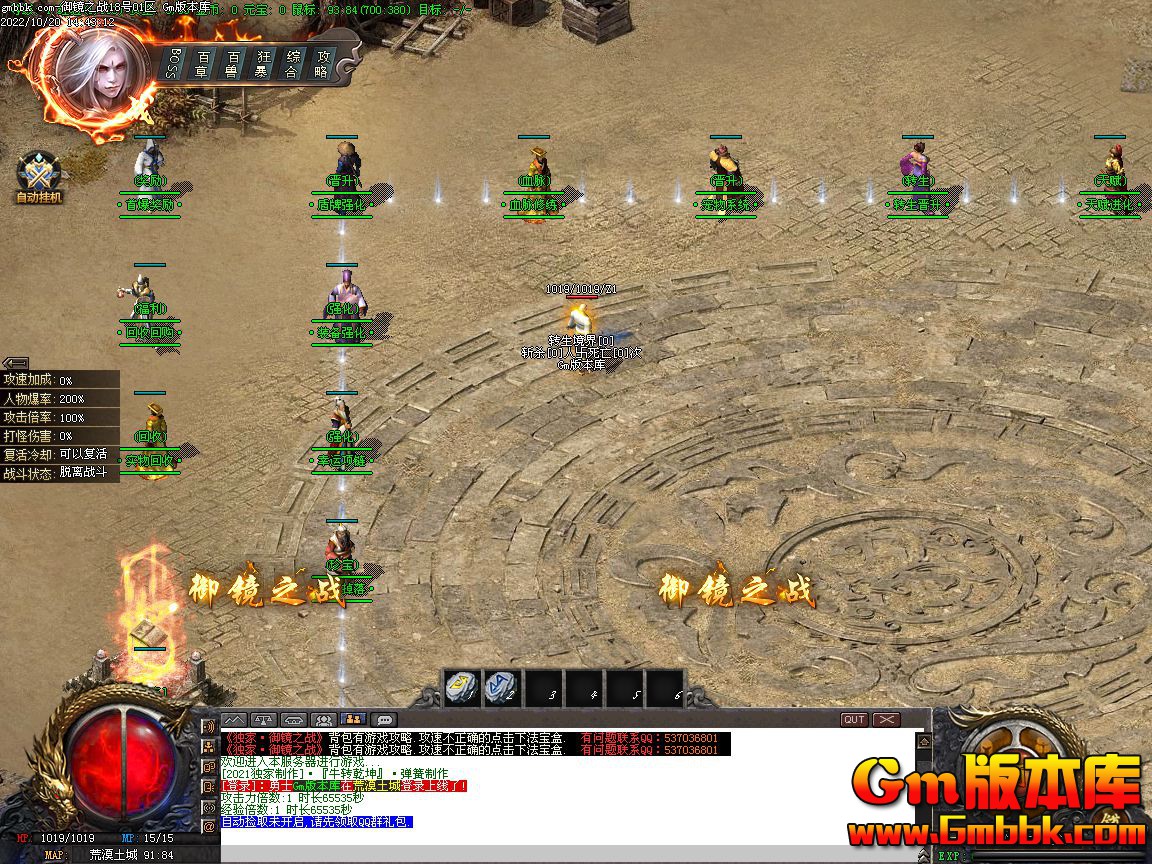Close the chat panel with the X button
Image resolution: width=1152 pixels, height=864 pixels.
[886, 719]
